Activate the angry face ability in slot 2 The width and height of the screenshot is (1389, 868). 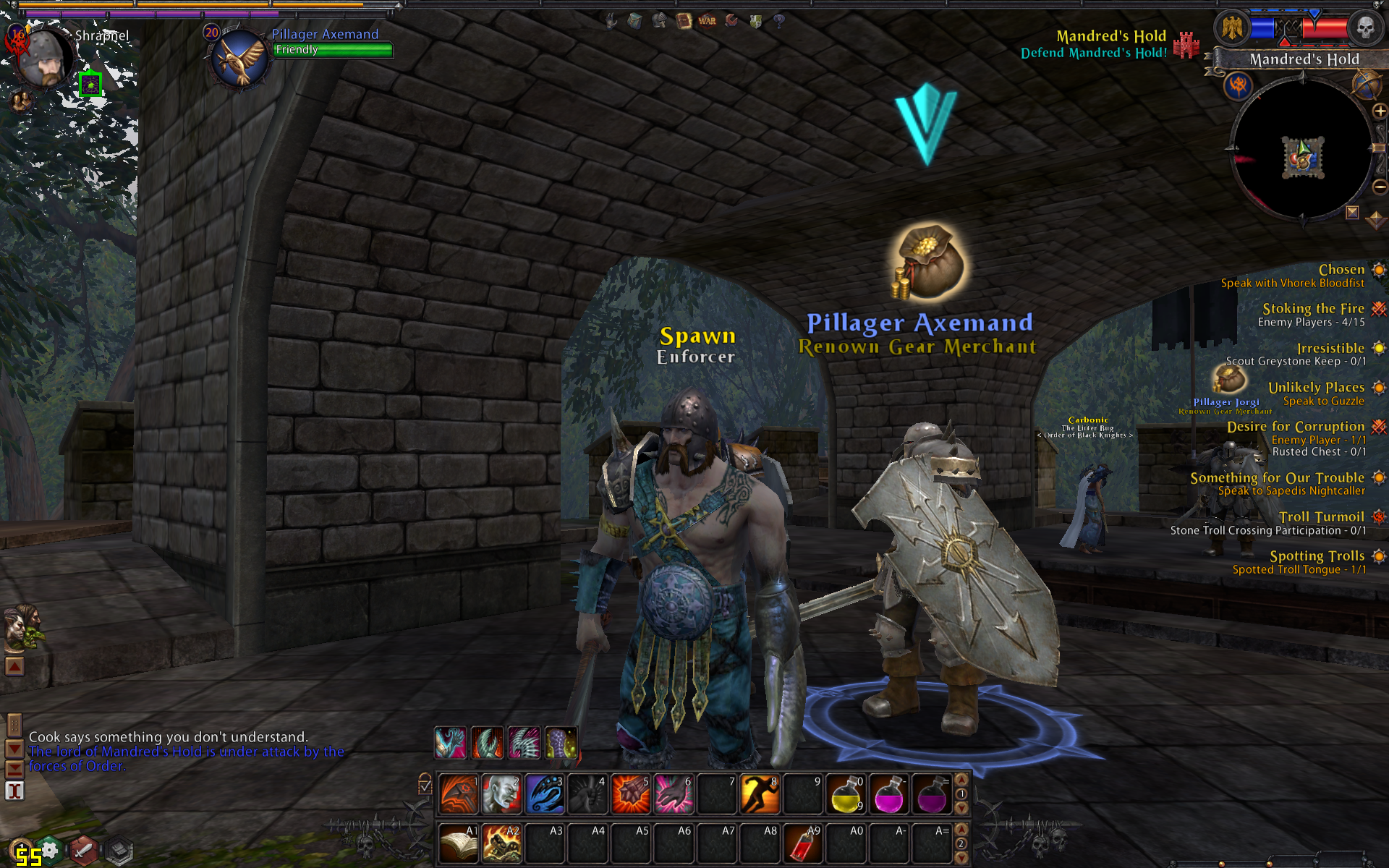click(x=501, y=794)
